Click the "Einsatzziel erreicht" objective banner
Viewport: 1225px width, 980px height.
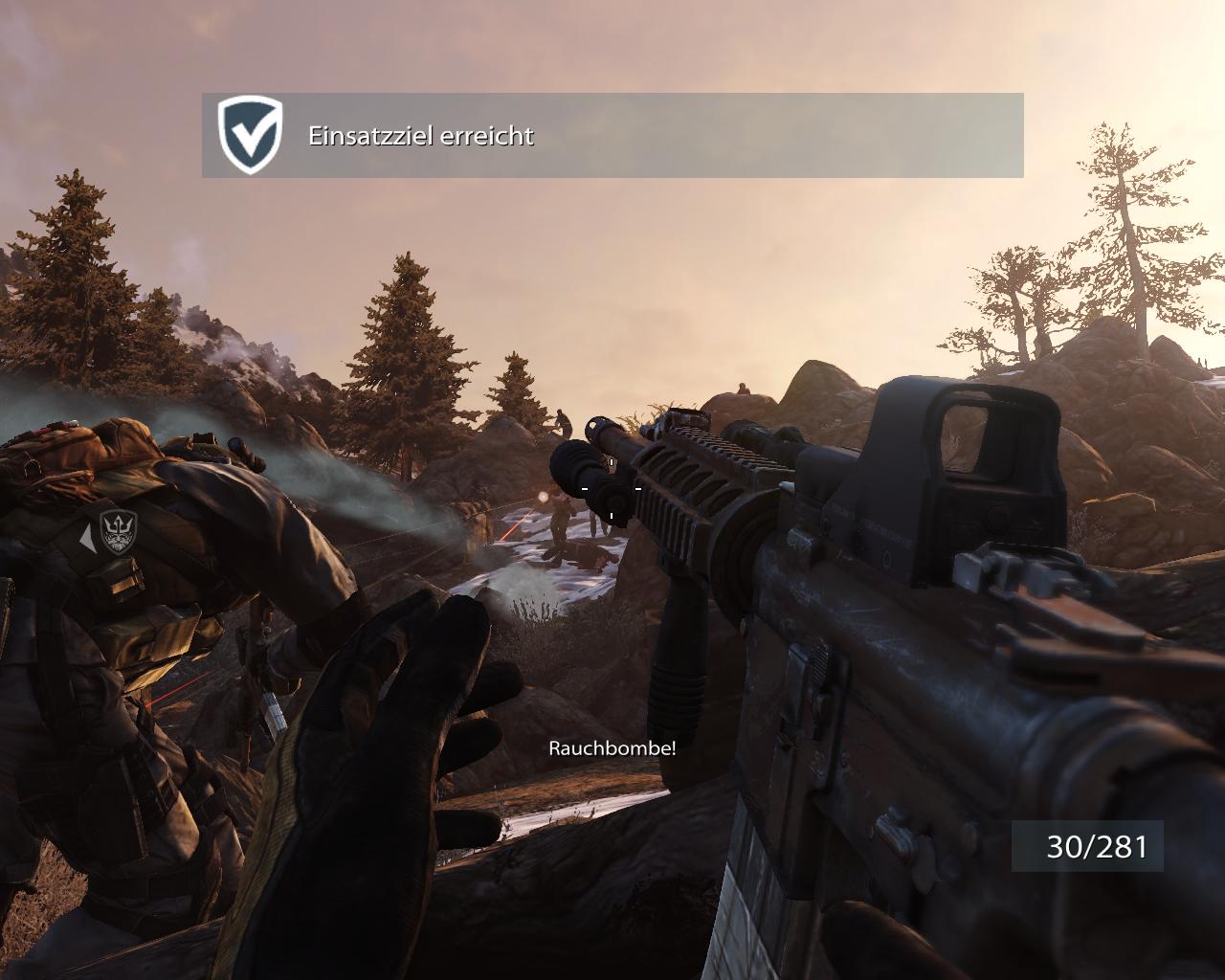pyautogui.click(x=612, y=135)
